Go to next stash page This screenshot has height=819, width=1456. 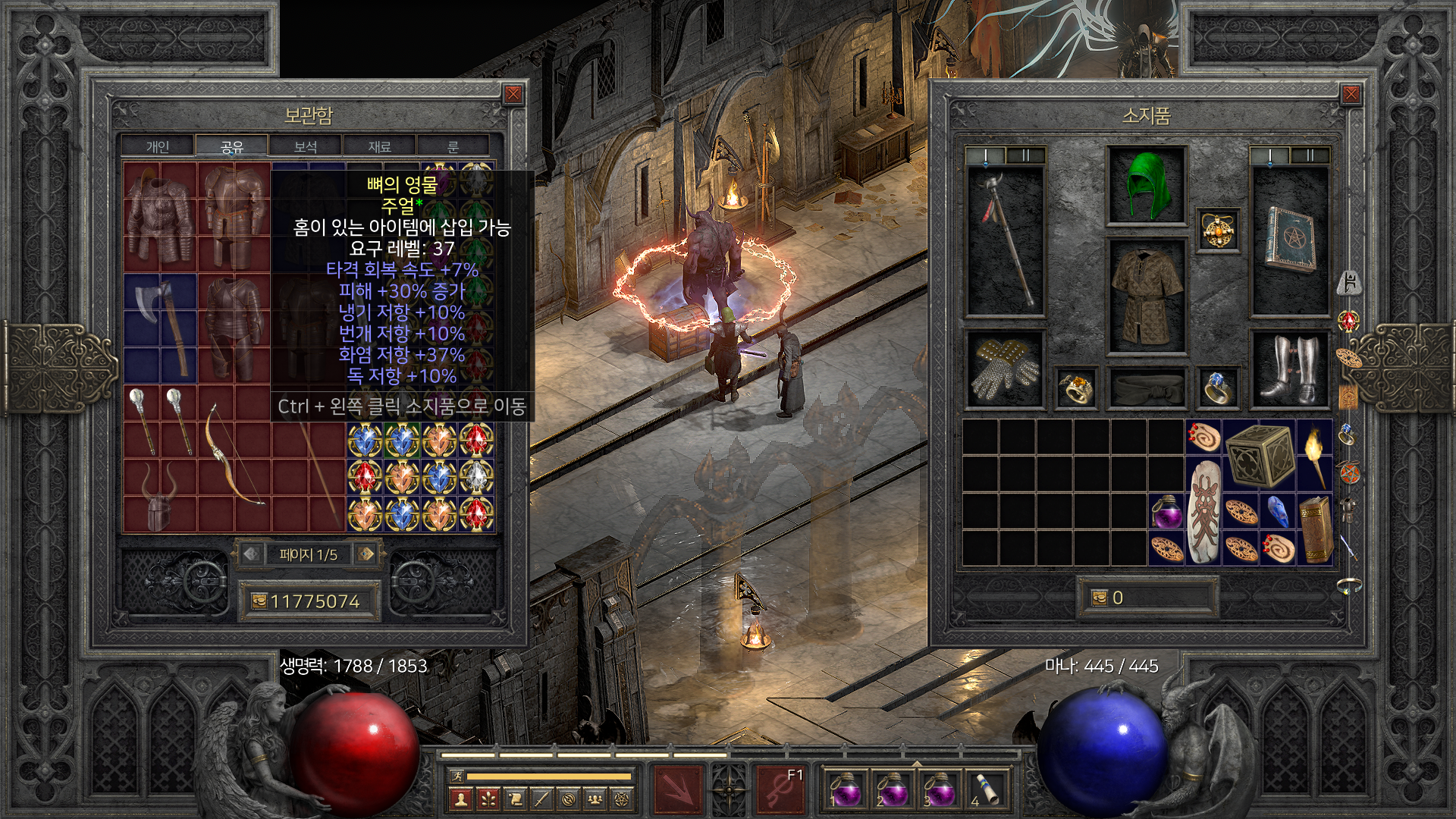[367, 554]
